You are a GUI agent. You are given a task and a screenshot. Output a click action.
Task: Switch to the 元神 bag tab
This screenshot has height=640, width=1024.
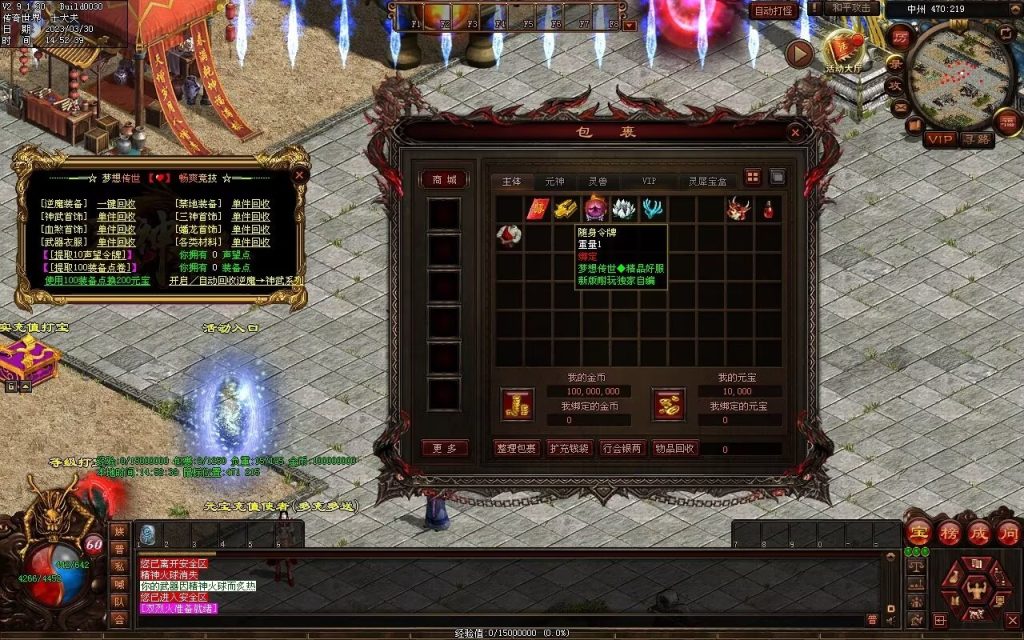(554, 181)
